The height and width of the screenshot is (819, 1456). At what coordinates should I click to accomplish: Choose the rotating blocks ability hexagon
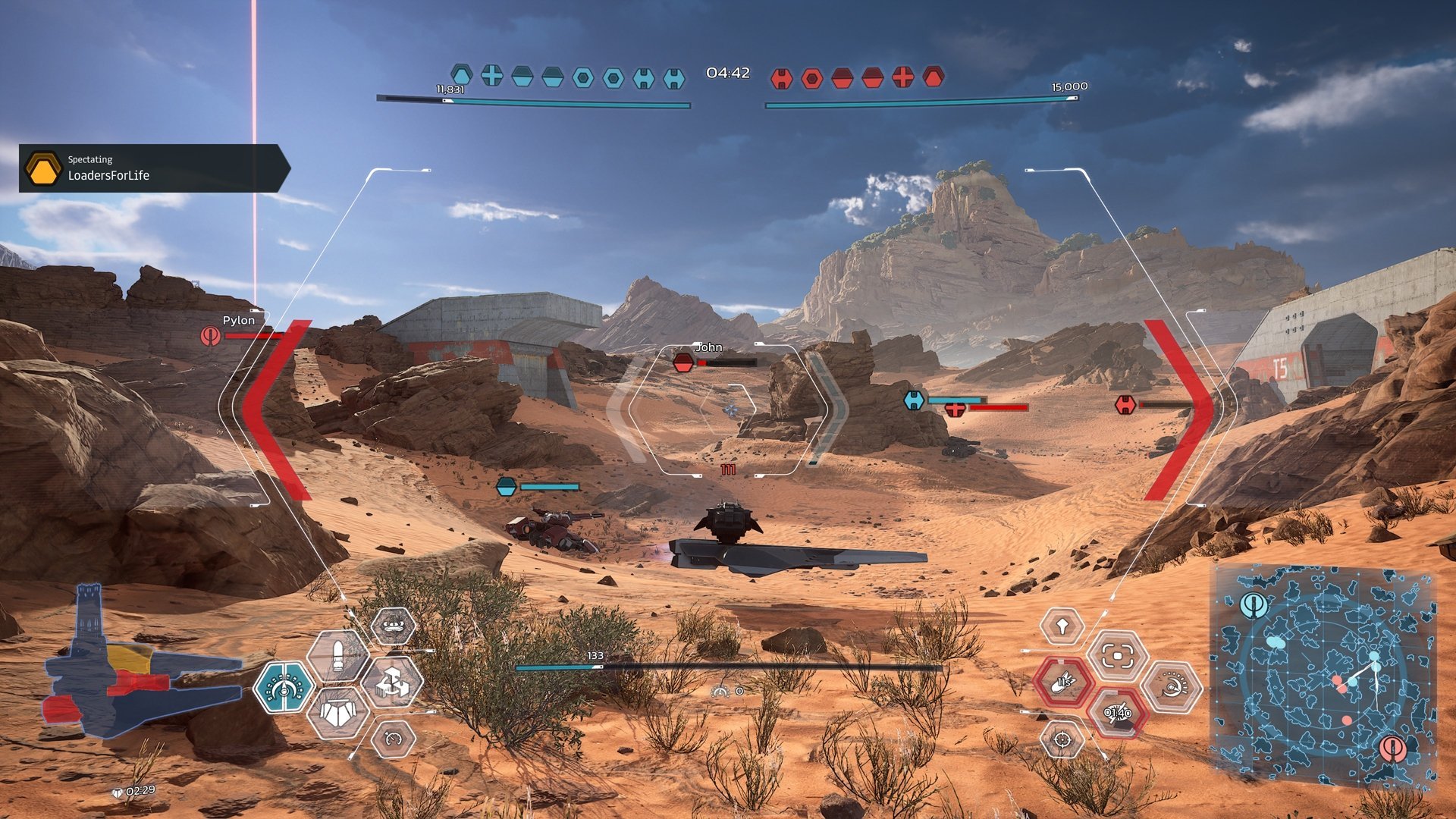coord(392,682)
